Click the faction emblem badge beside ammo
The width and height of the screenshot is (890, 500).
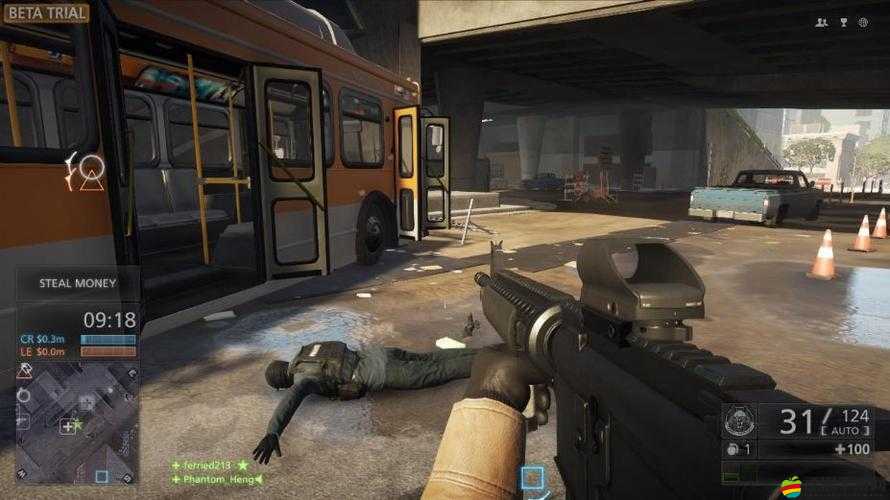(x=739, y=421)
